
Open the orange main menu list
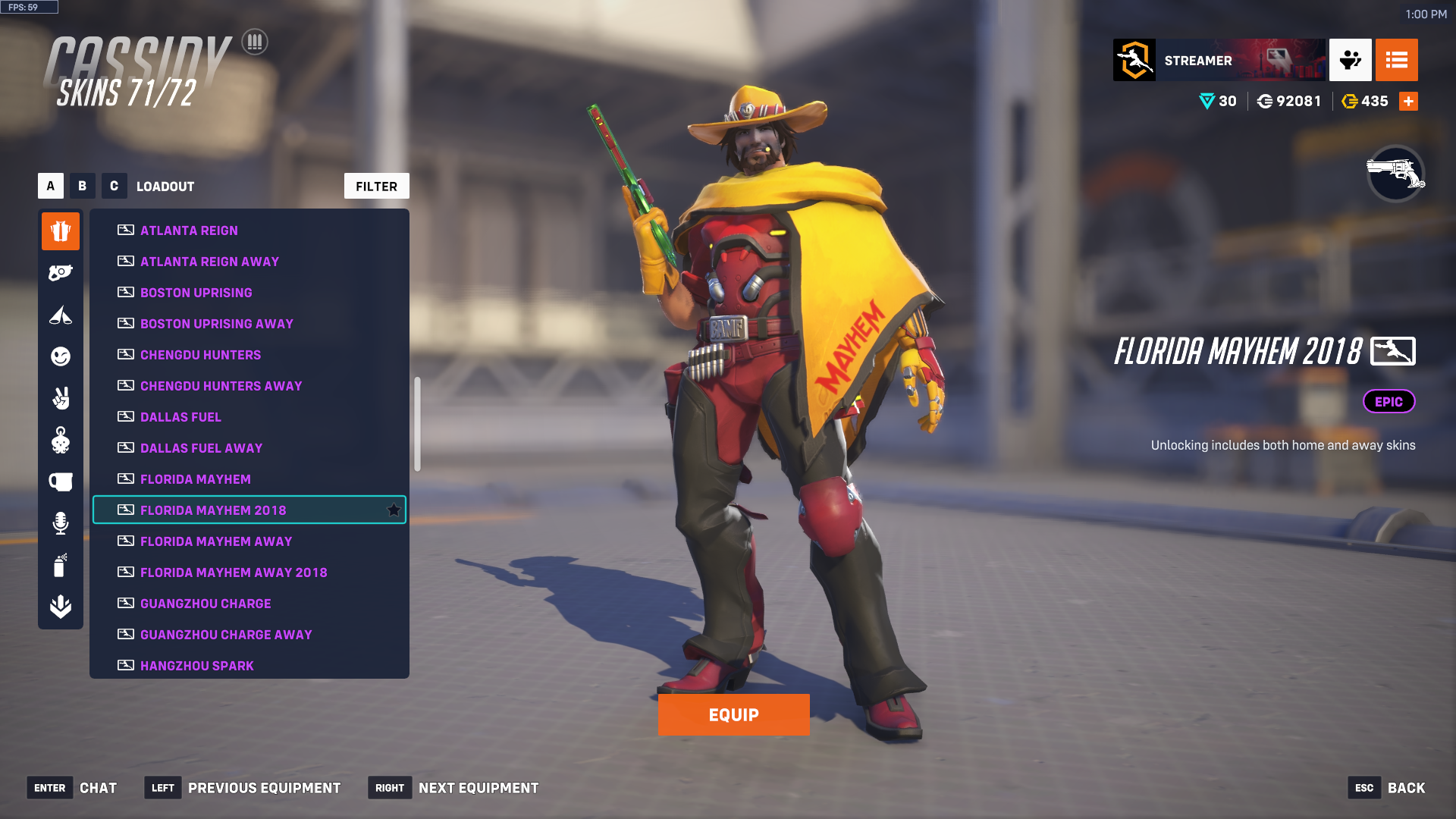coord(1396,60)
